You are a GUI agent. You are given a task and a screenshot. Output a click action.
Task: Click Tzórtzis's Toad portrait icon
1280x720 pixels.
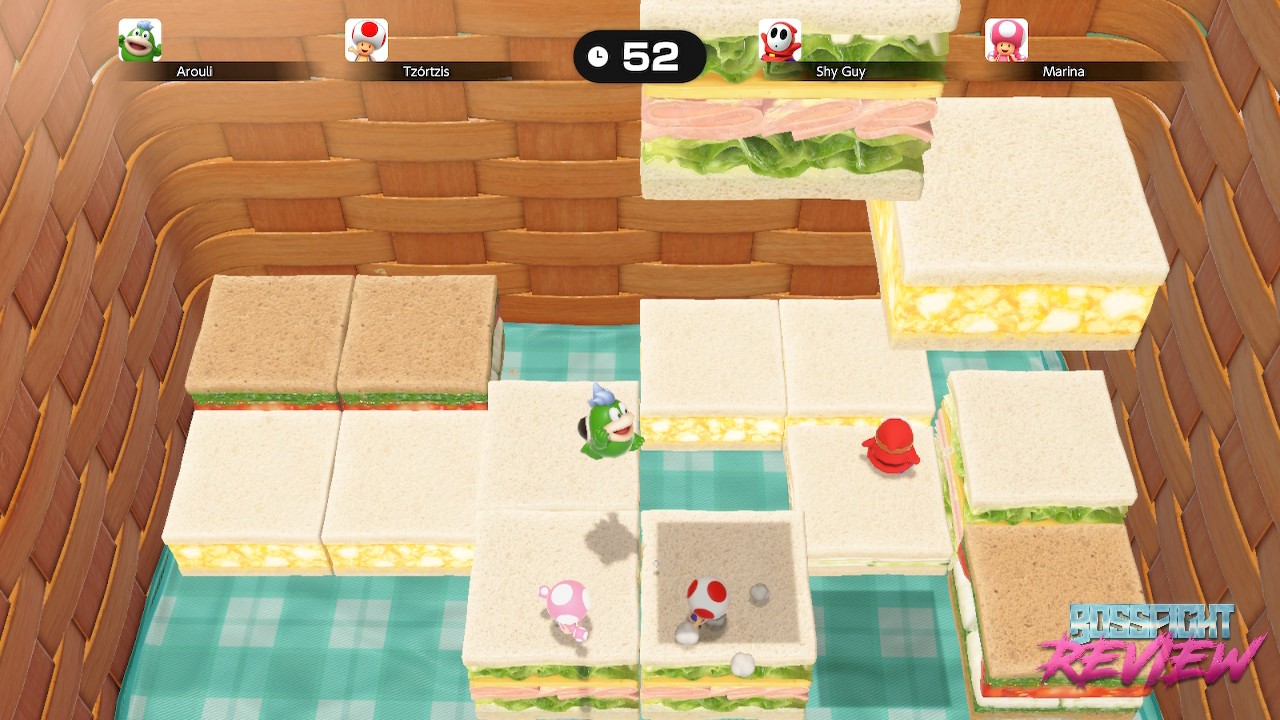coord(366,41)
